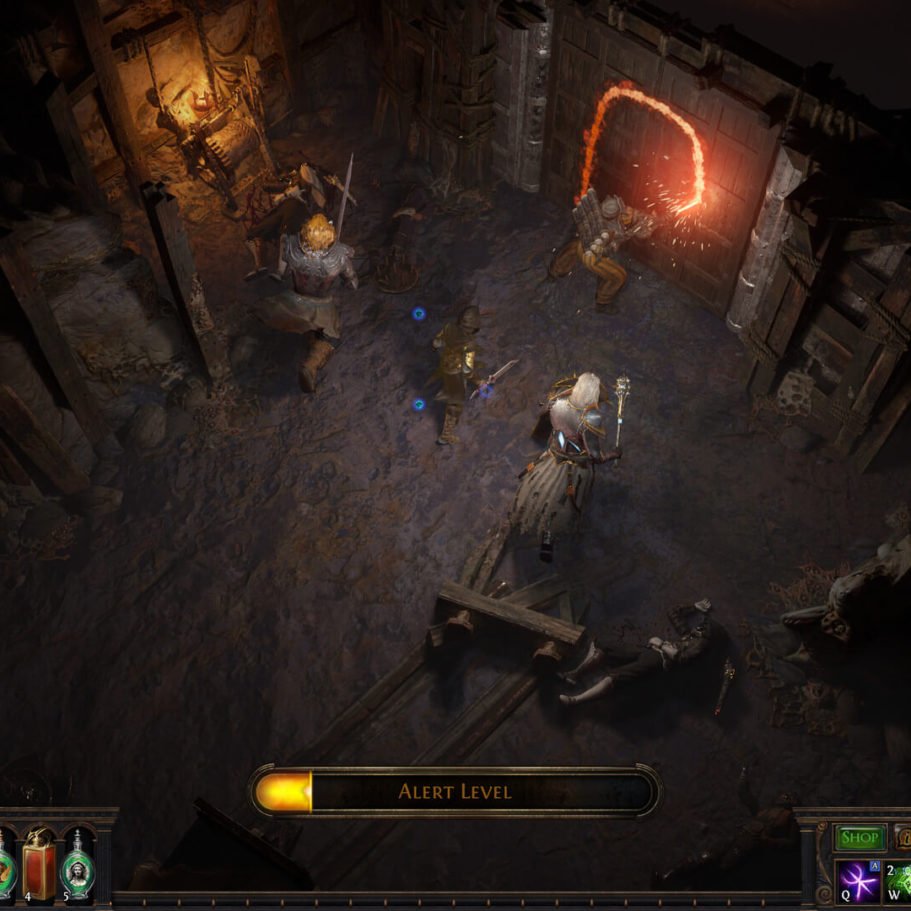Click the orange round icon beside Shop
This screenshot has width=911, height=911.
[903, 838]
